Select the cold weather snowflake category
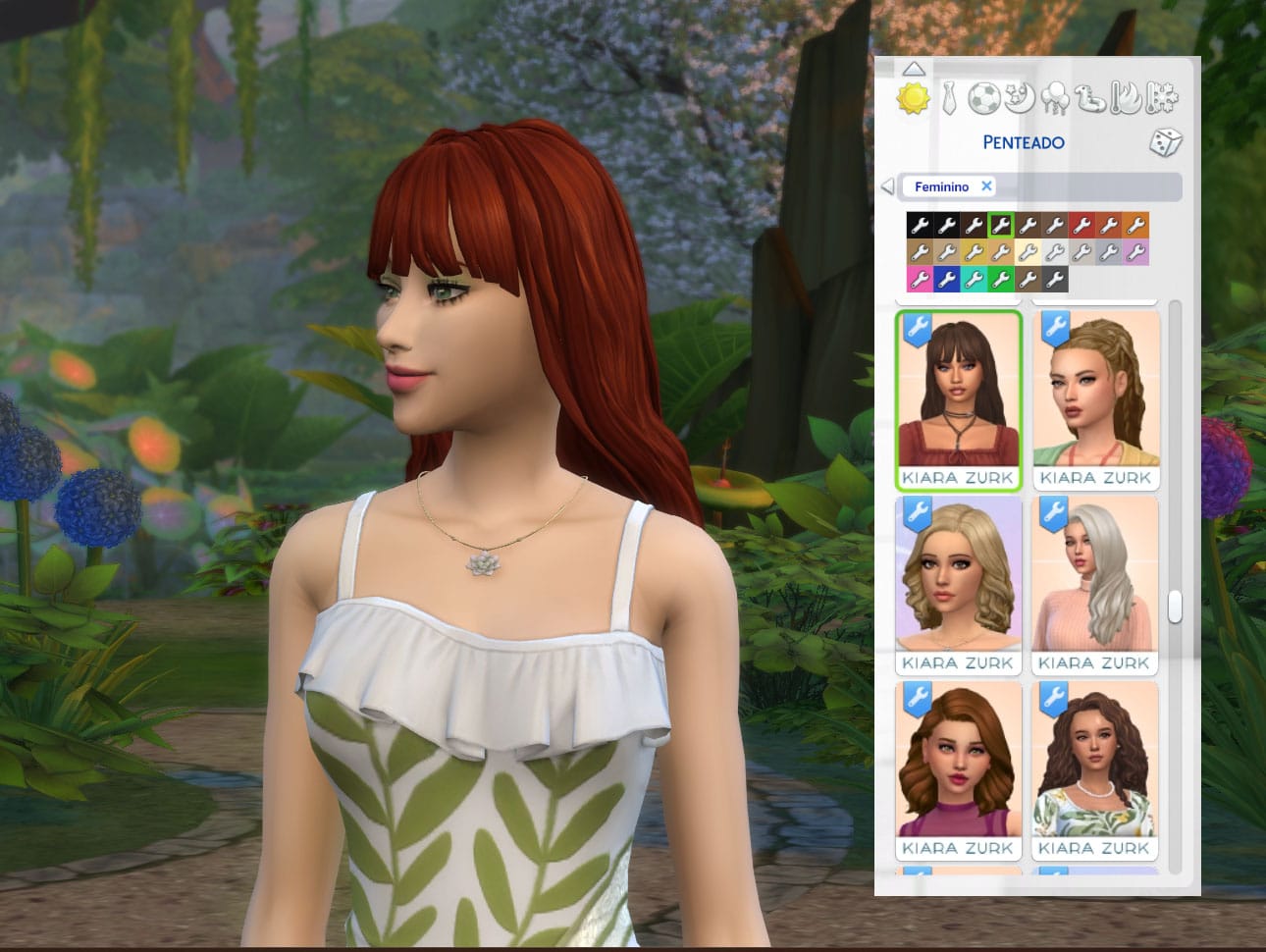Image resolution: width=1266 pixels, height=952 pixels. pos(1162,98)
